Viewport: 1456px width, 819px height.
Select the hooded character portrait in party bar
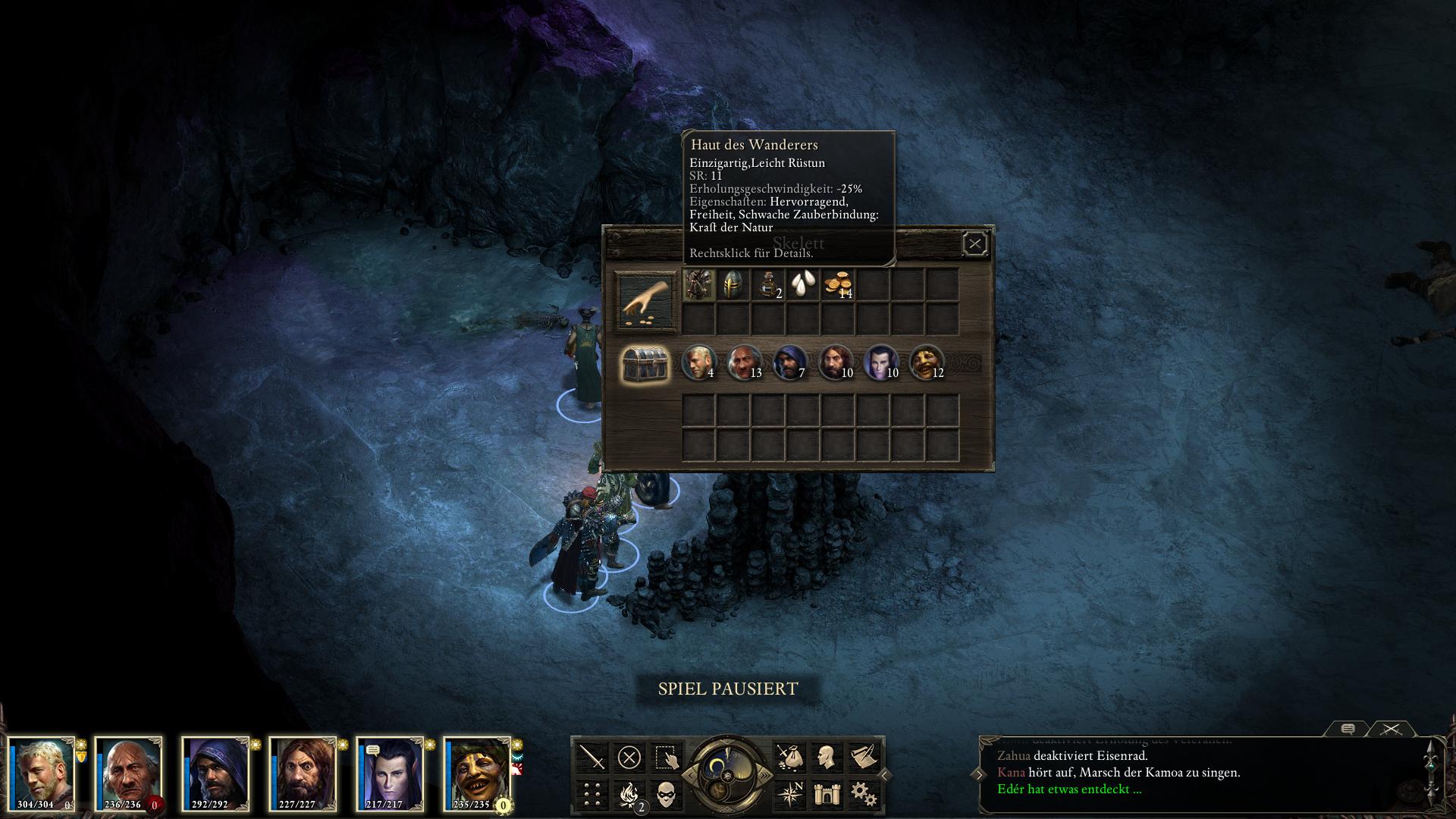(x=215, y=773)
